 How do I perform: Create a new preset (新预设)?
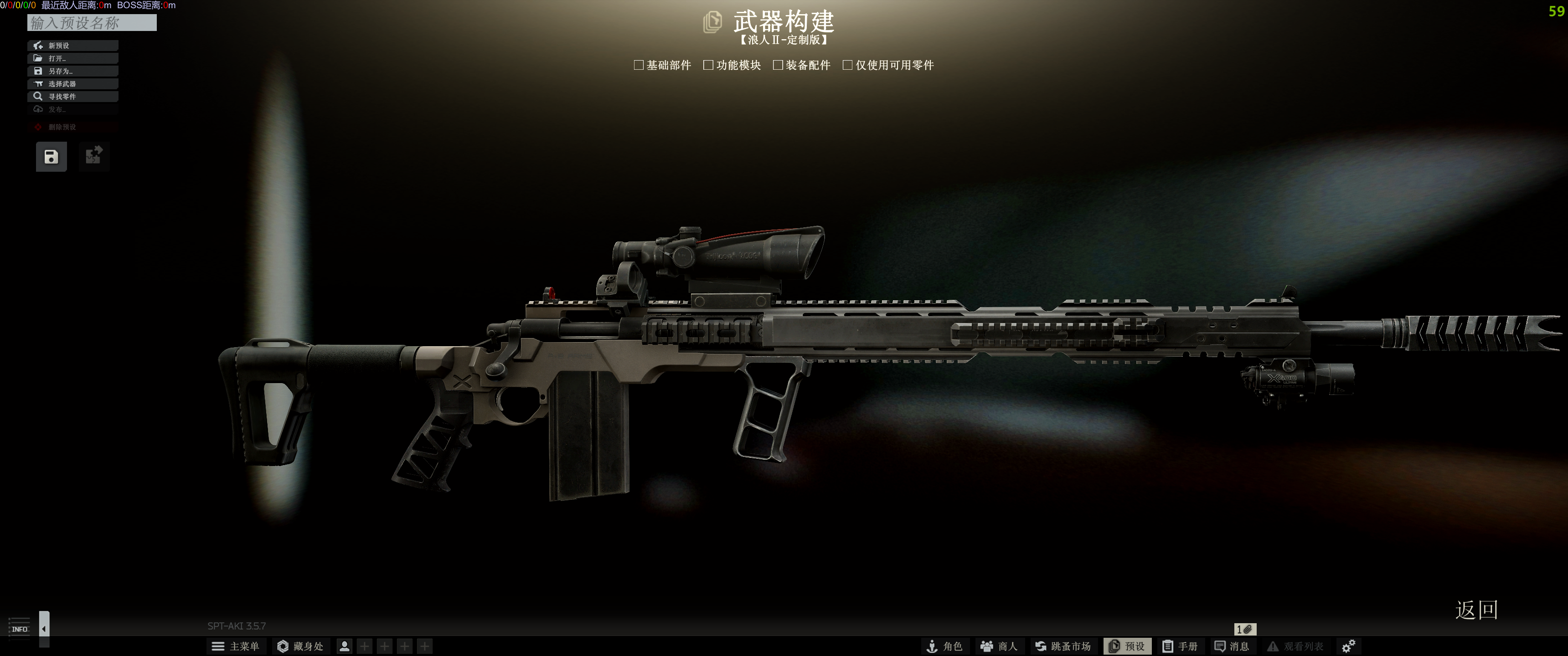tap(72, 46)
